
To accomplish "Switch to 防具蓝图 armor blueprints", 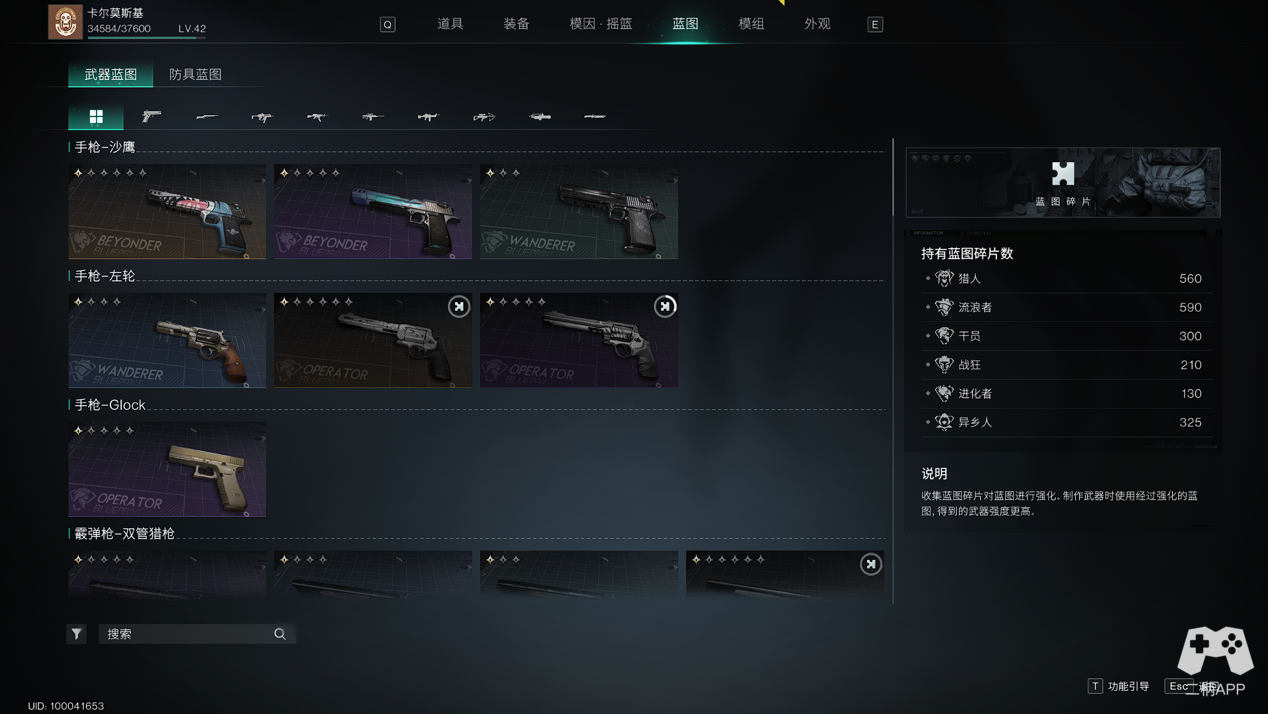I will (x=195, y=74).
